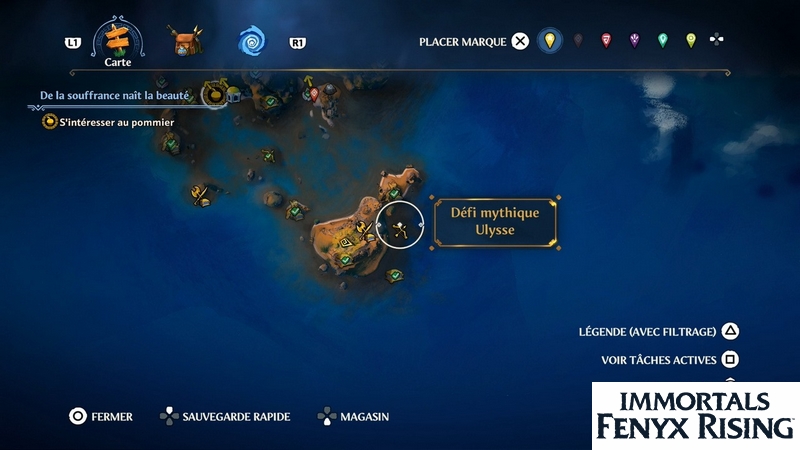Select the red location pin on the map
This screenshot has height=450, width=800.
pyautogui.click(x=314, y=94)
